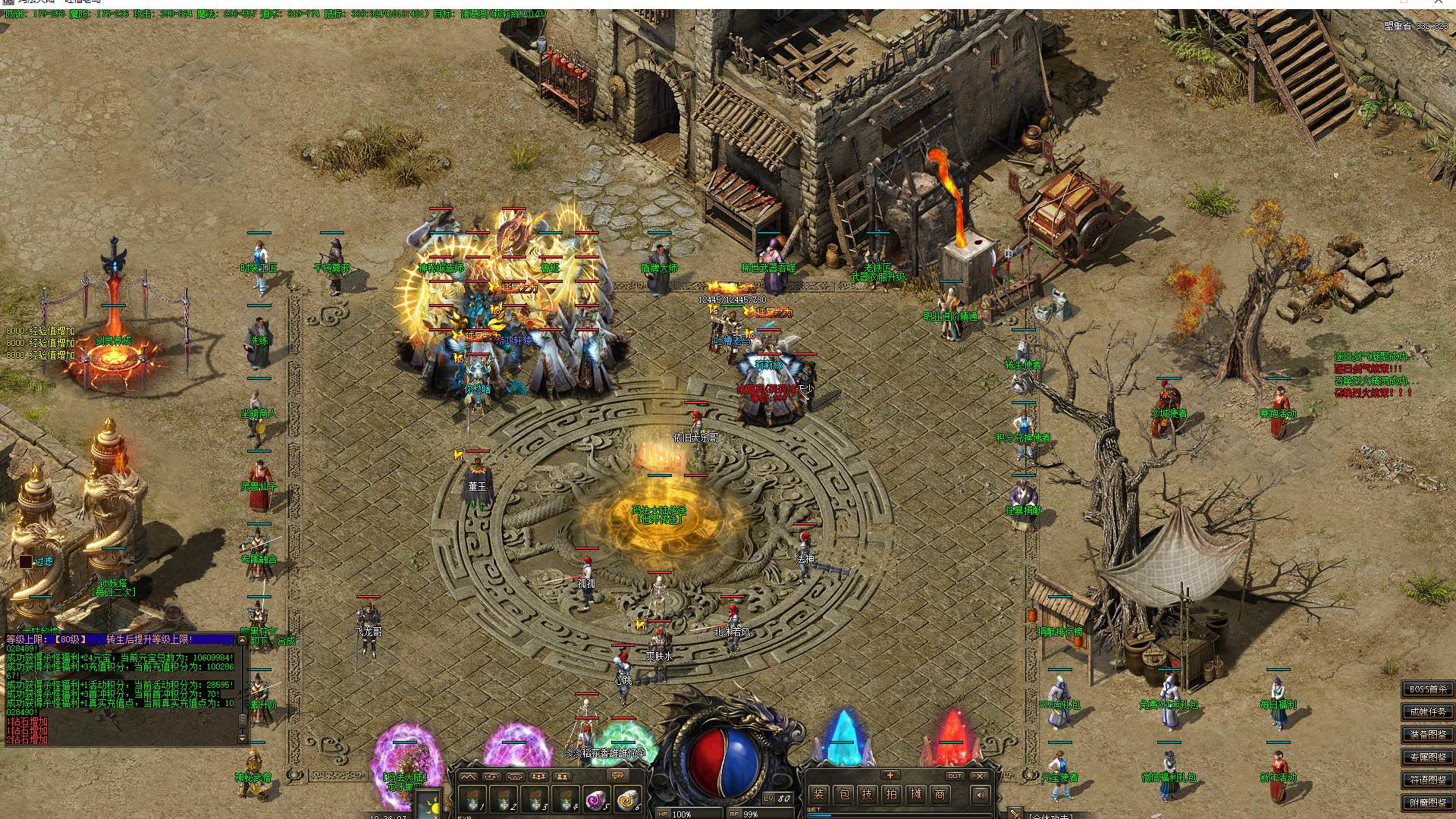Show the 装备图鉴 equipment codex
1456x819 pixels.
pos(1428,734)
